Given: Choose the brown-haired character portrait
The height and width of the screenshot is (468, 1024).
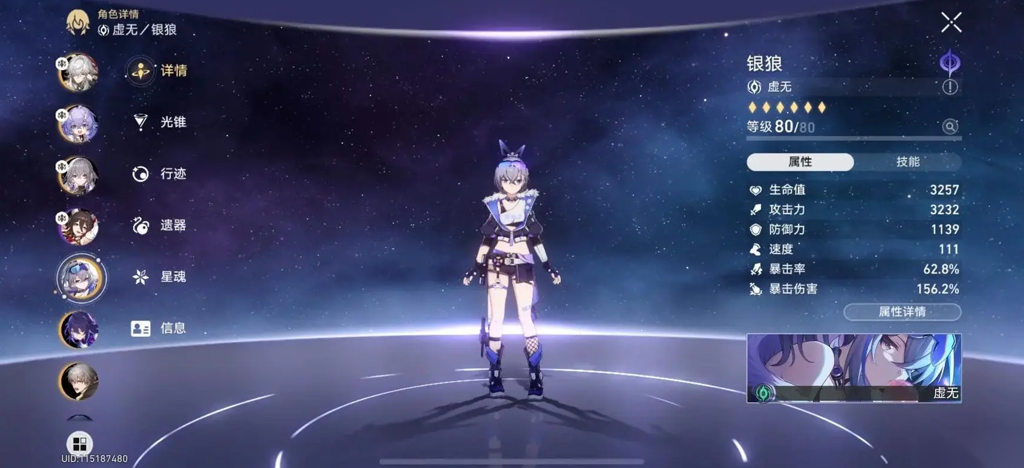Looking at the screenshot, I should point(79,227).
